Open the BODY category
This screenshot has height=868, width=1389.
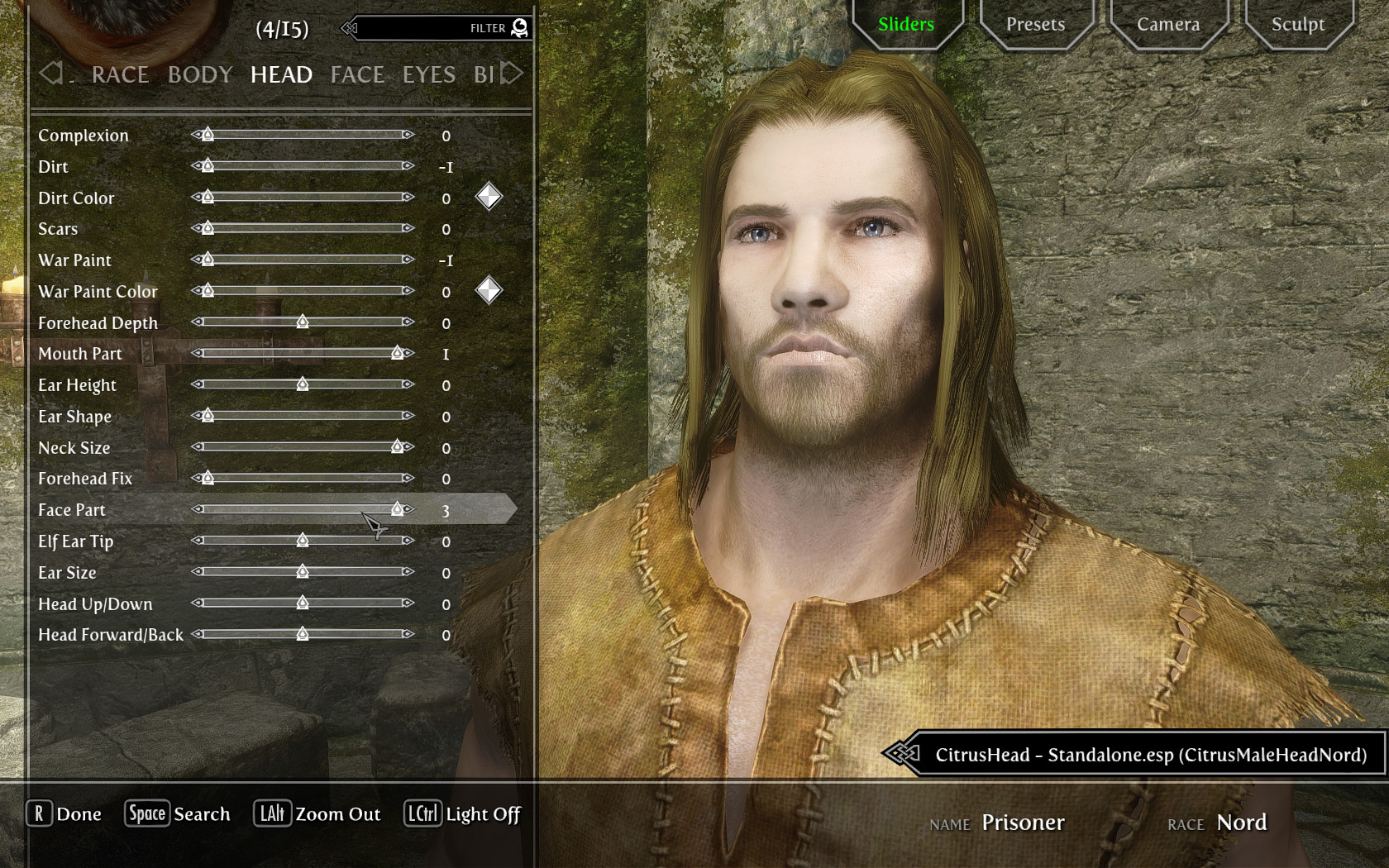200,75
